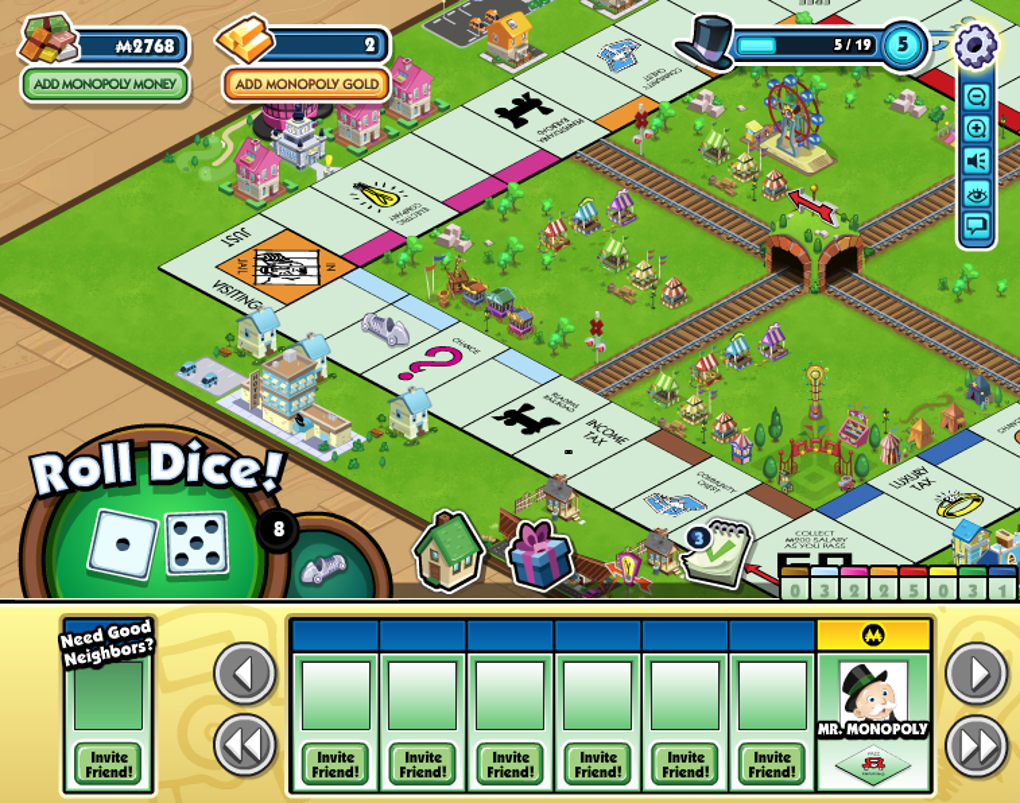Jump to first neighbors with double left arrow

pyautogui.click(x=245, y=744)
